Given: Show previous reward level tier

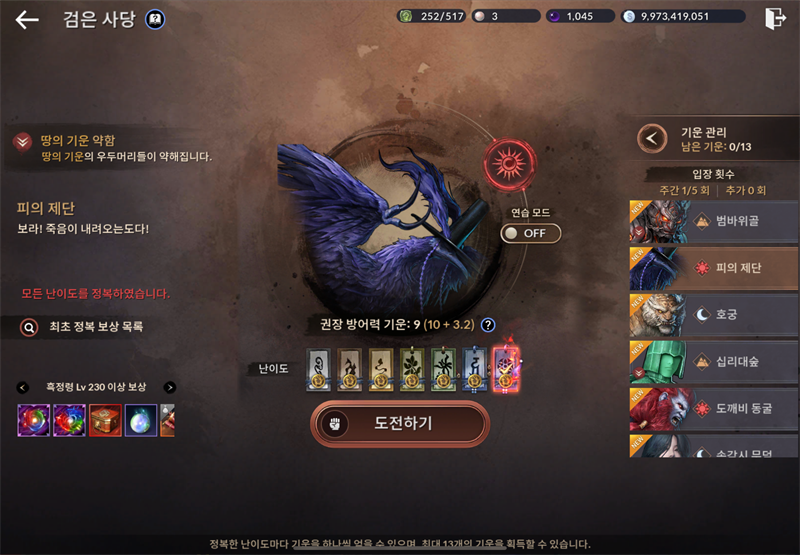Looking at the screenshot, I should (x=22, y=387).
